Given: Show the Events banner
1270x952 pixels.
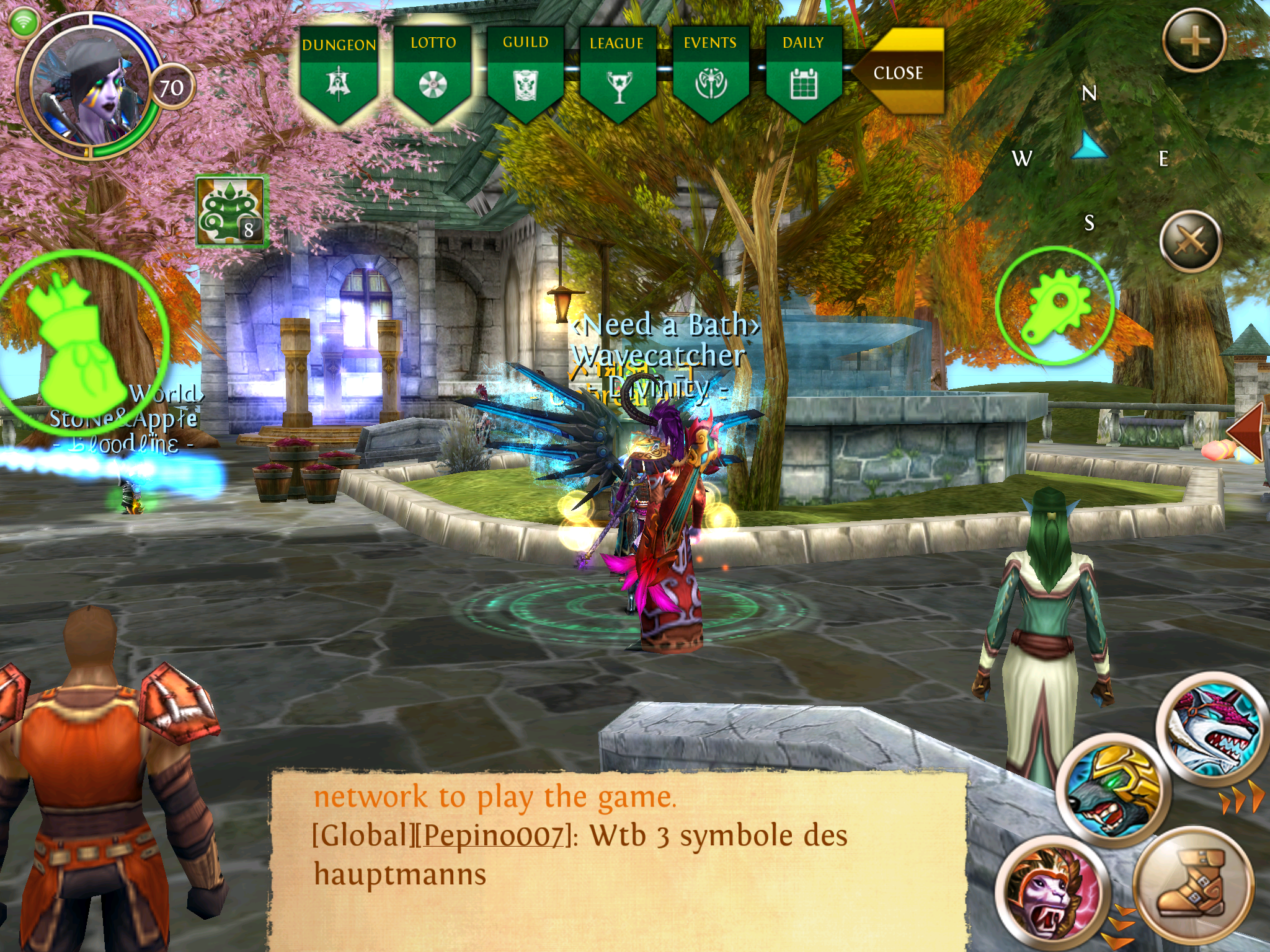Looking at the screenshot, I should tap(711, 73).
